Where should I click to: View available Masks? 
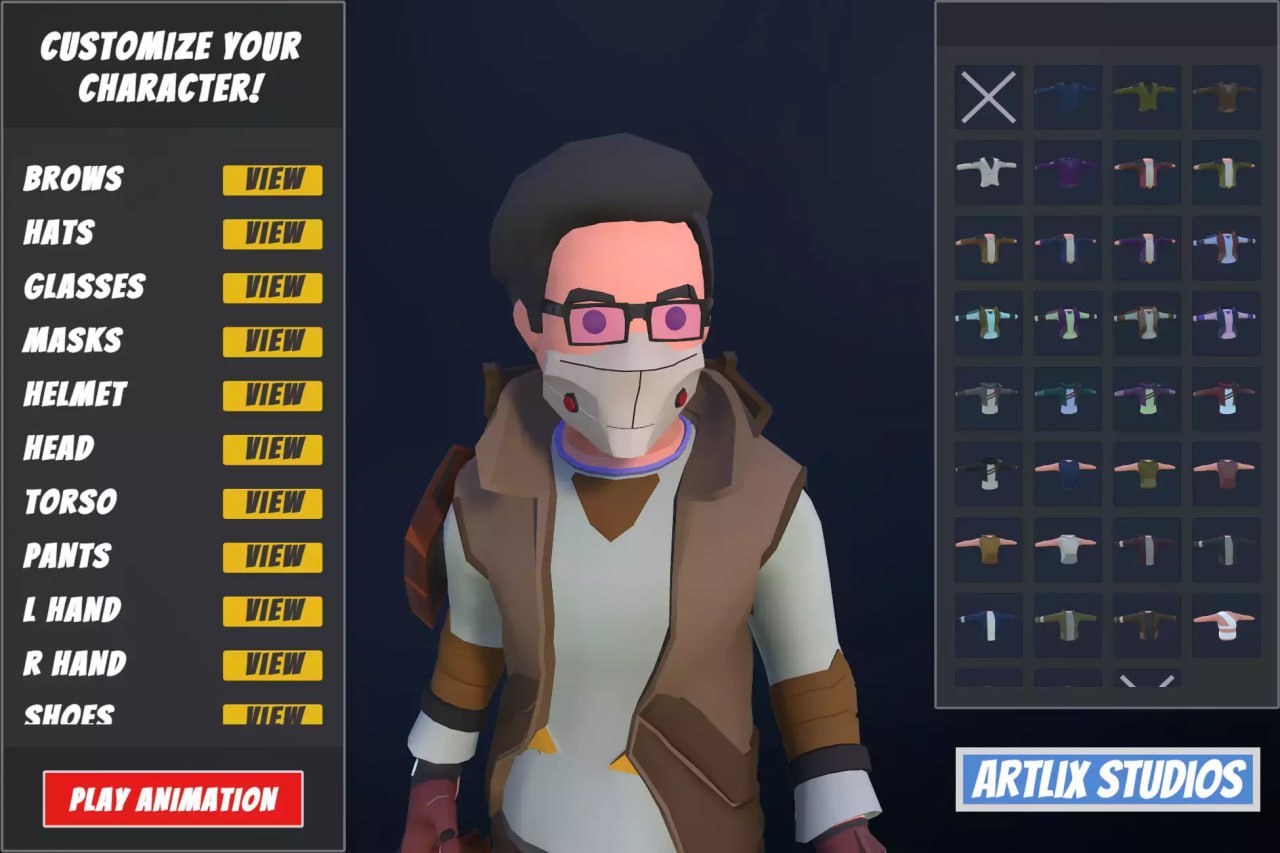pos(272,342)
